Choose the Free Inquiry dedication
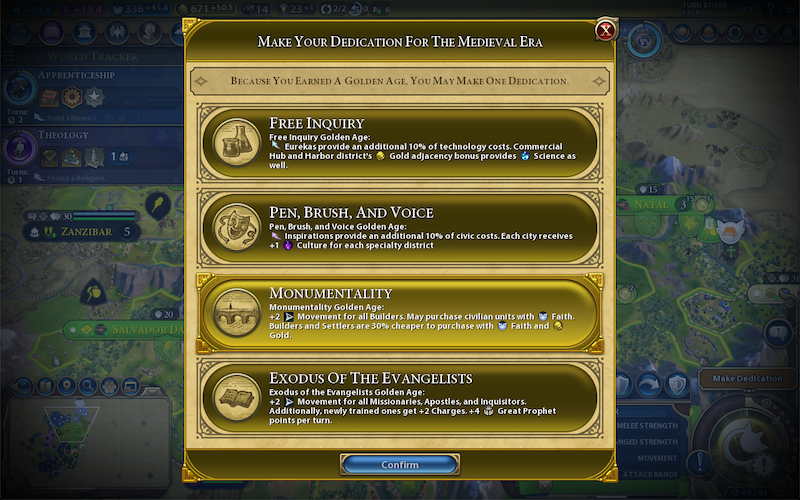The height and width of the screenshot is (500, 800). tap(400, 145)
